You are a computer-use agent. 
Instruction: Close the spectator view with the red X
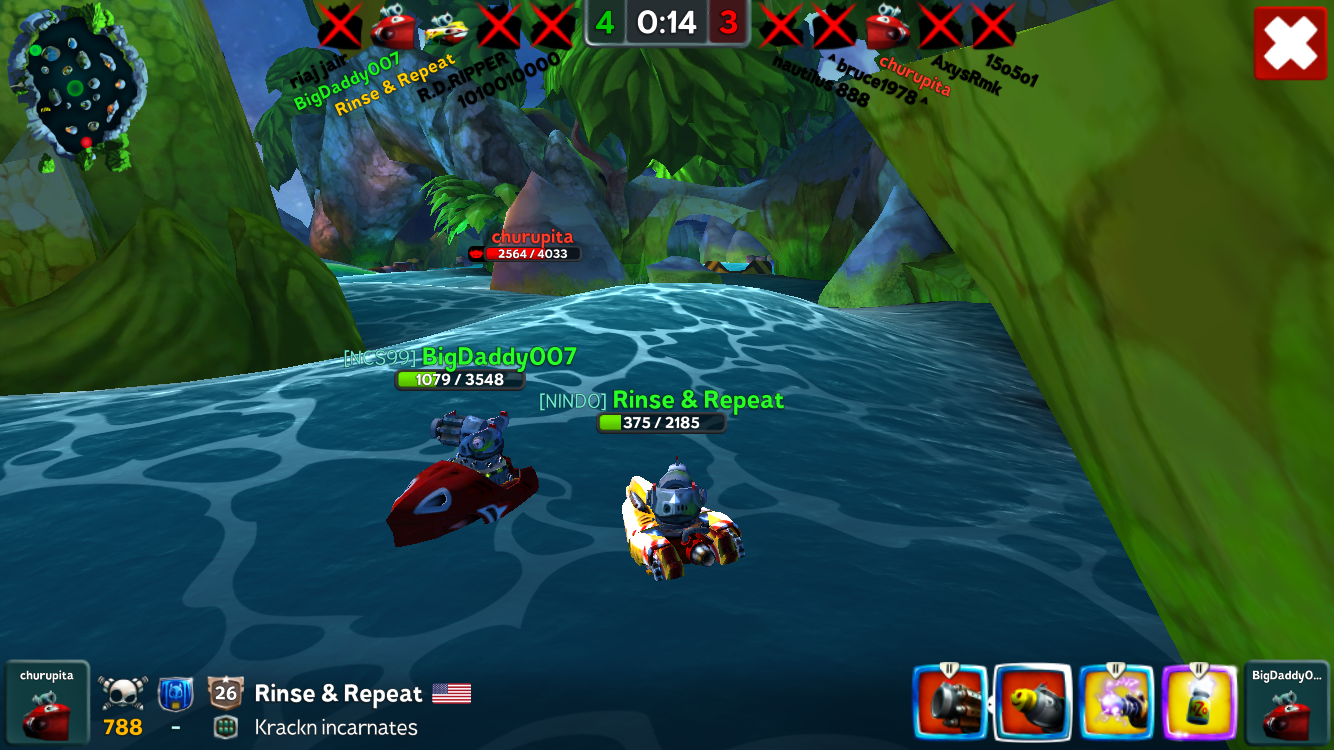(x=1290, y=44)
